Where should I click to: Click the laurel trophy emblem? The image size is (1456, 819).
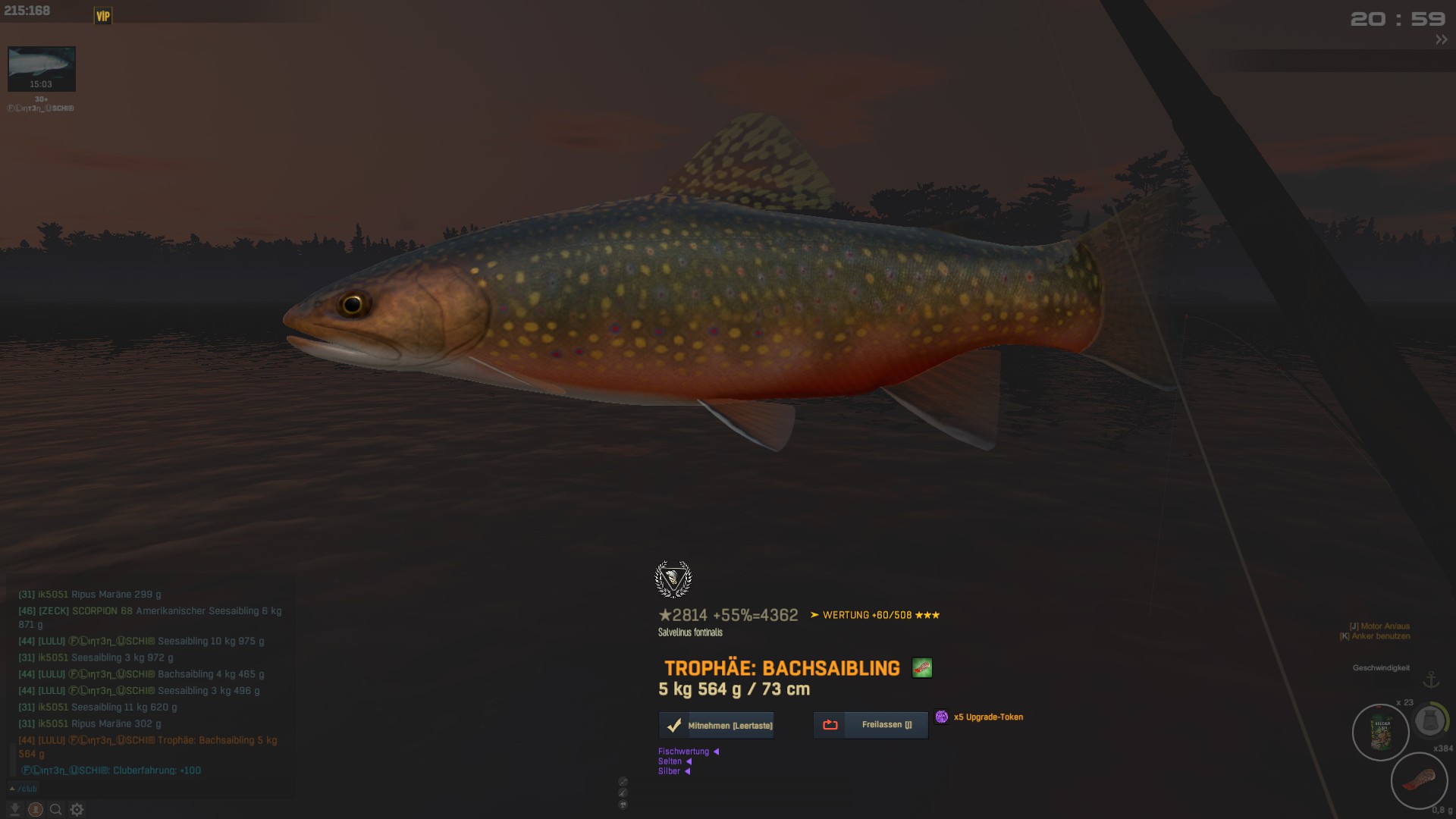tap(673, 579)
